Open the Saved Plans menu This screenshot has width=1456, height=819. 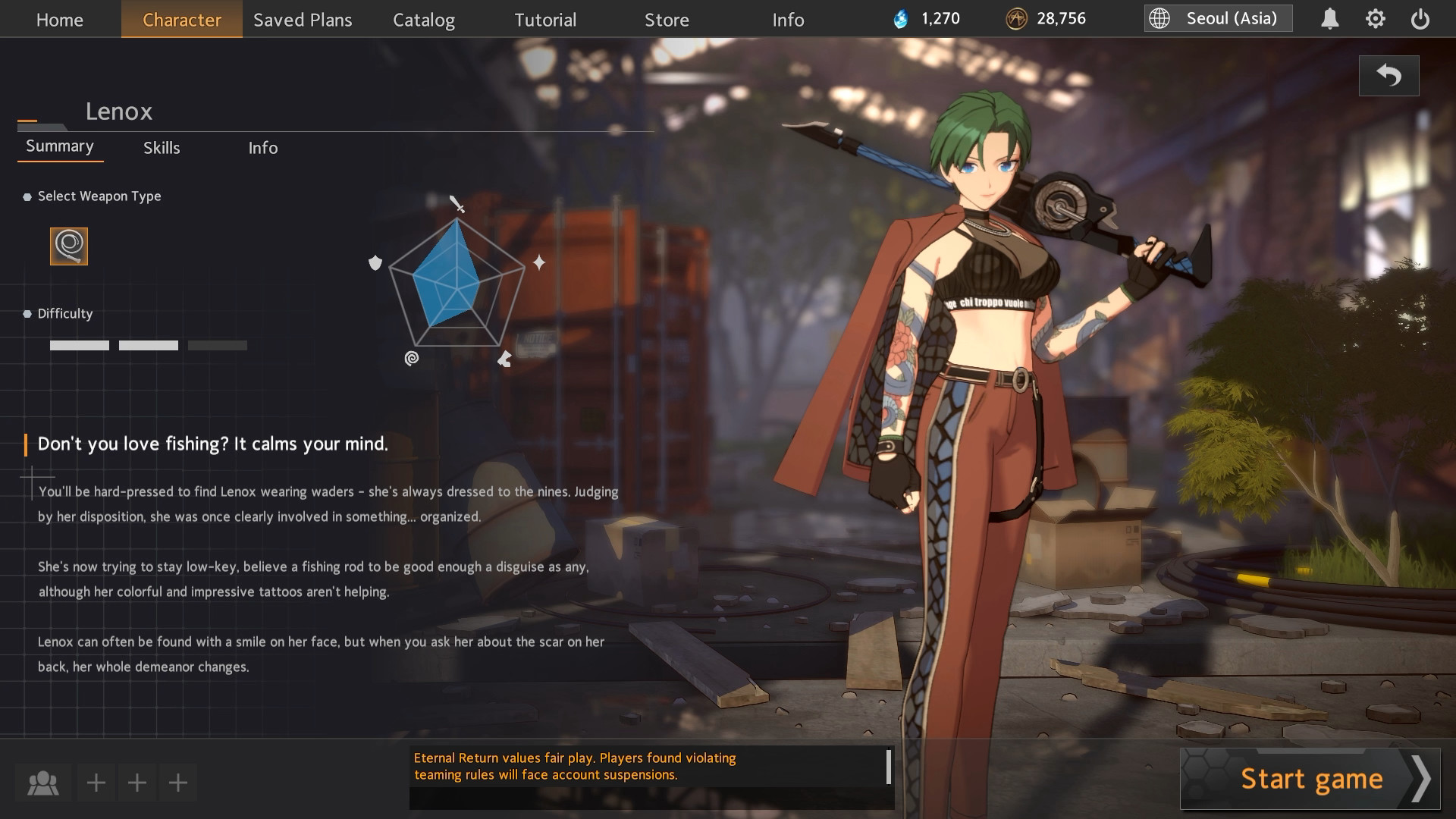tap(303, 20)
